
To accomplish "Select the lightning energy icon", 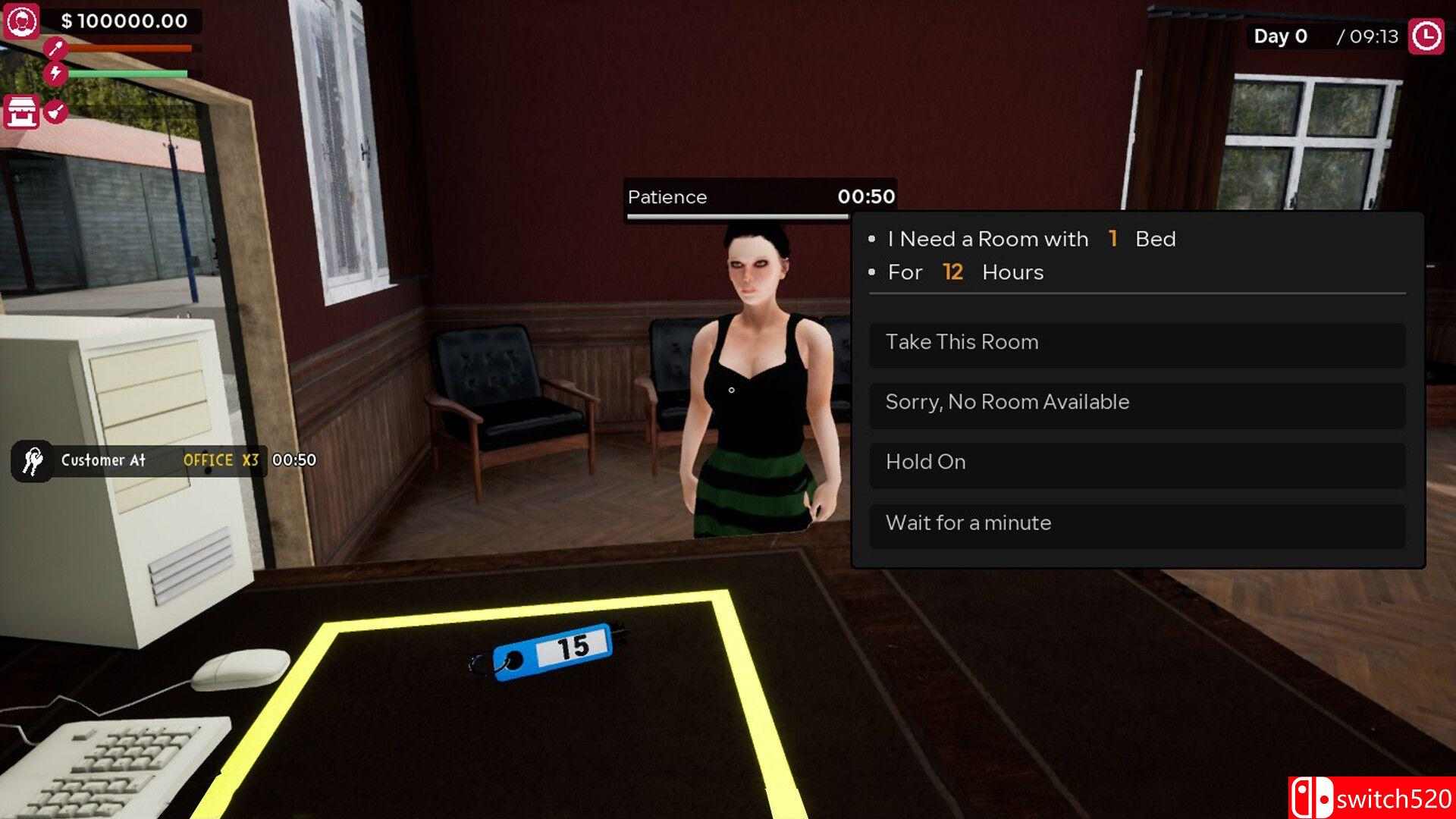I will pos(55,73).
